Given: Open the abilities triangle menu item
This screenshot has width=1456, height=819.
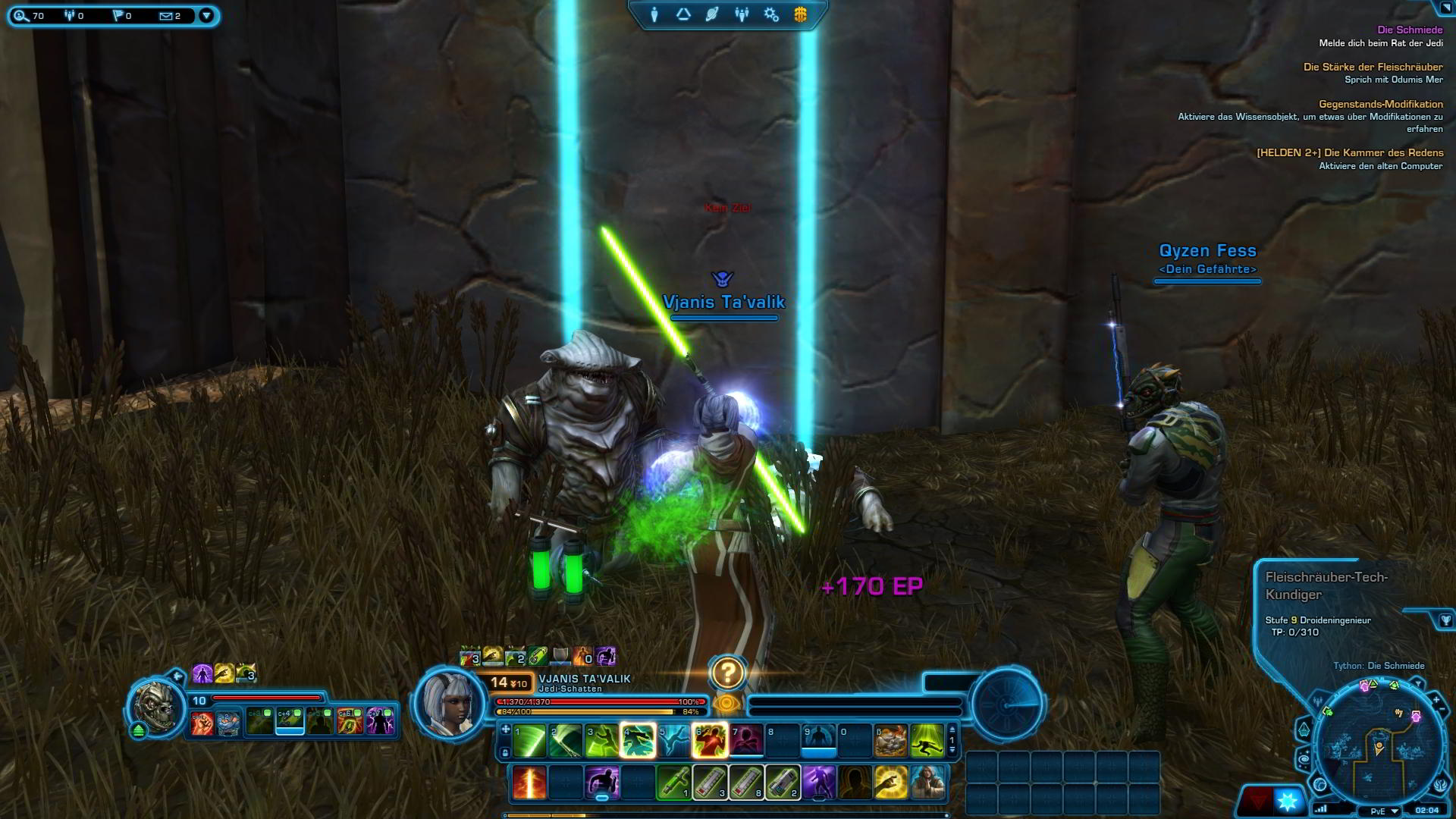Looking at the screenshot, I should tap(682, 13).
